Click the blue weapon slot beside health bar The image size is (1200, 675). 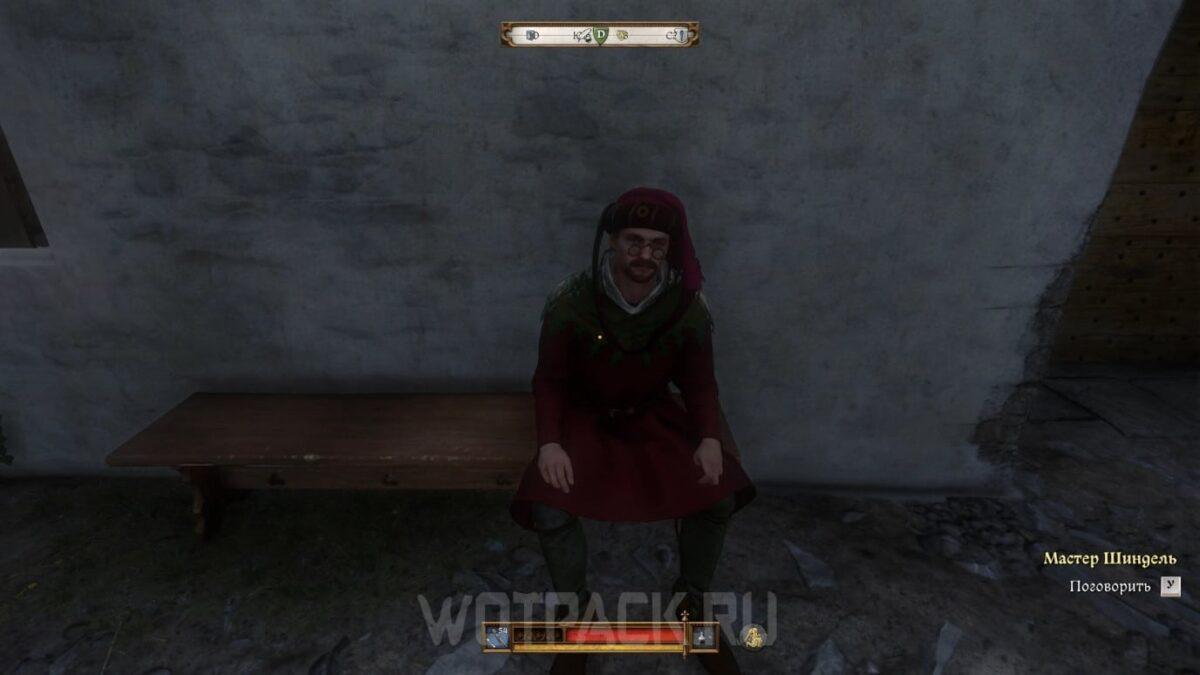498,635
